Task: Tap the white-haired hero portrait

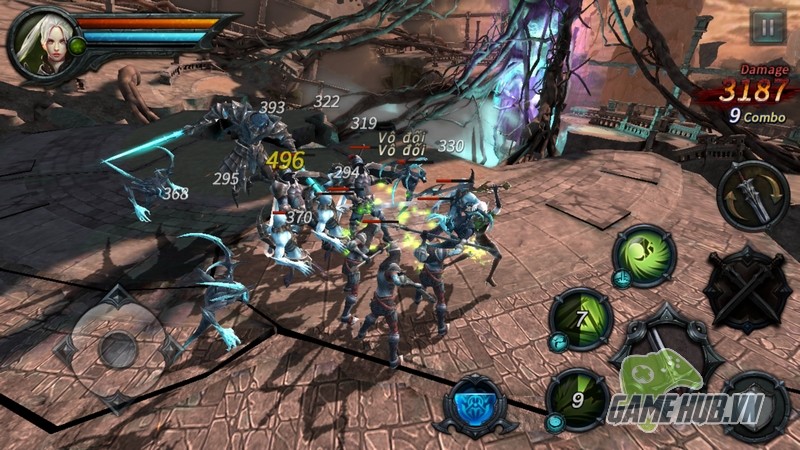Action: 41,41
